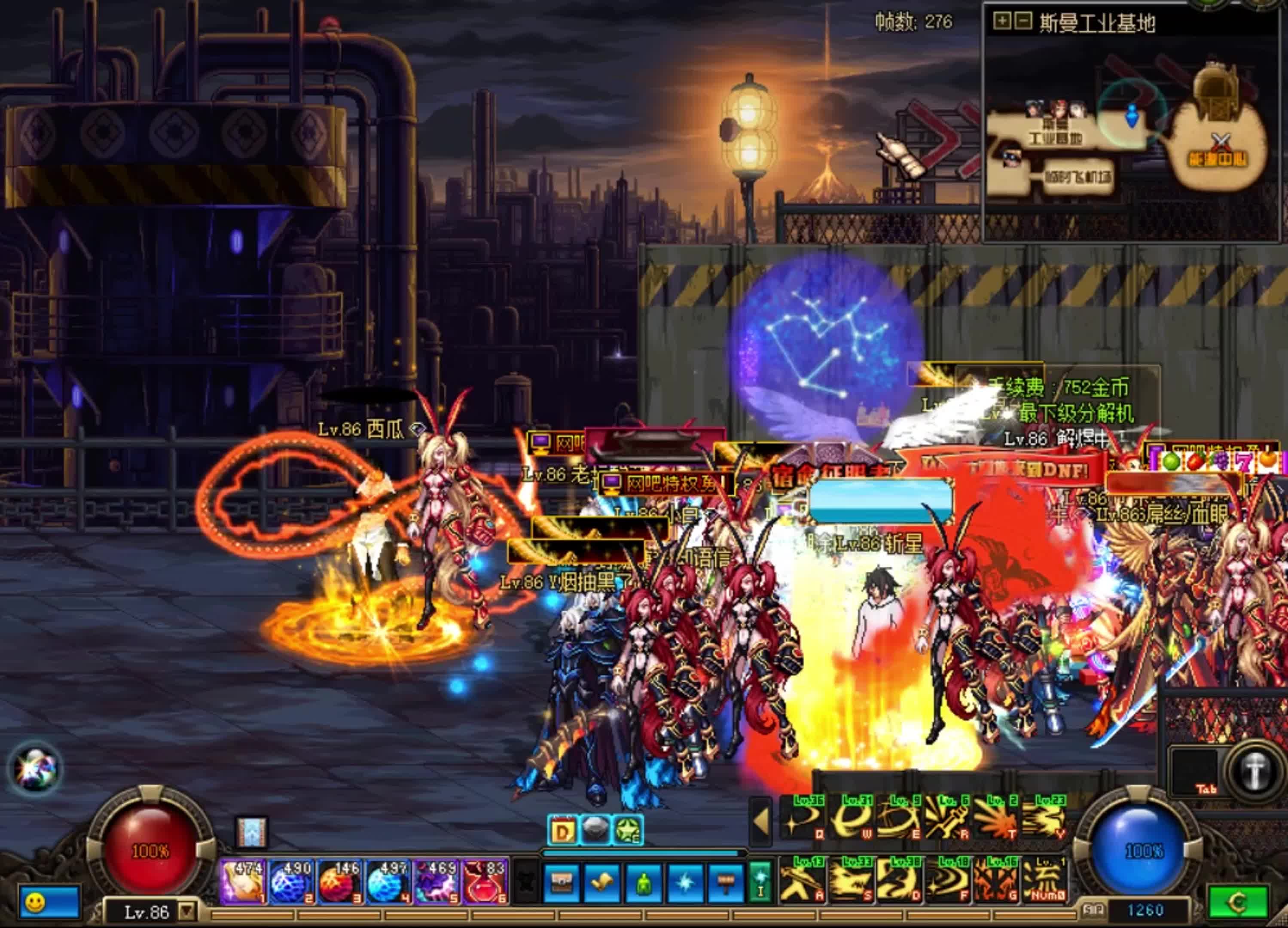The width and height of the screenshot is (1288, 928).
Task: Open the yellow D calendar icon
Action: (x=562, y=831)
